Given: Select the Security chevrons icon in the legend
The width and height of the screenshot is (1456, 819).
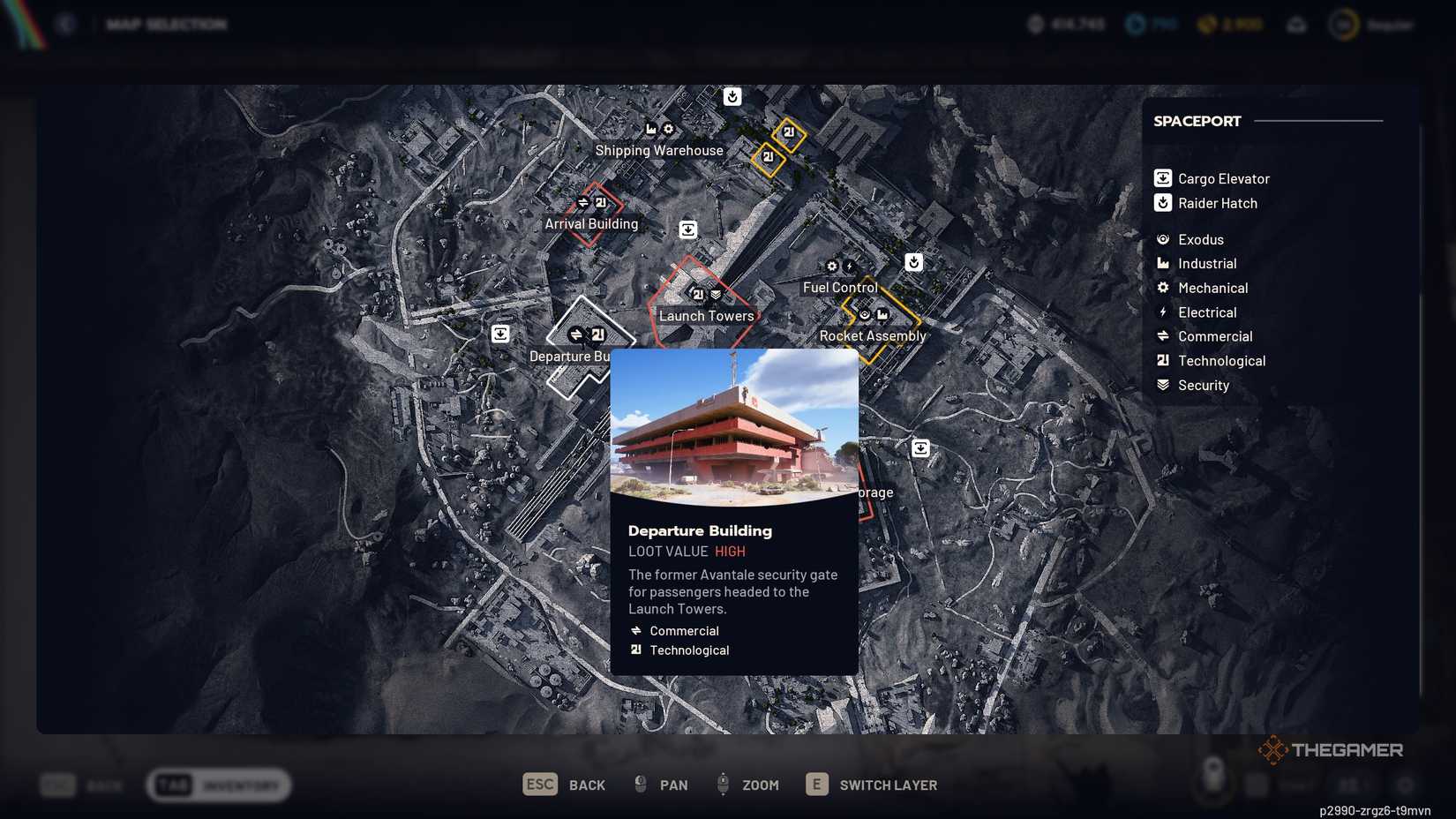Looking at the screenshot, I should tap(1162, 384).
